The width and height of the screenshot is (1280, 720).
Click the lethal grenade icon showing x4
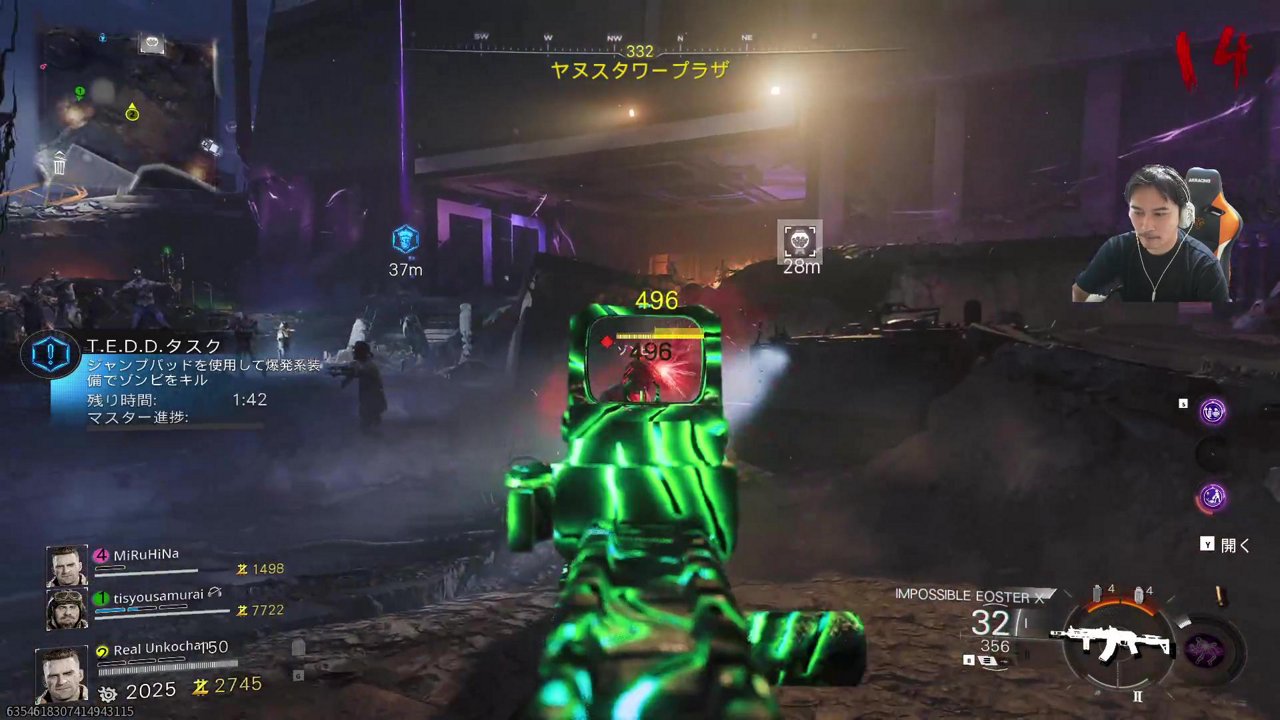pyautogui.click(x=1097, y=593)
